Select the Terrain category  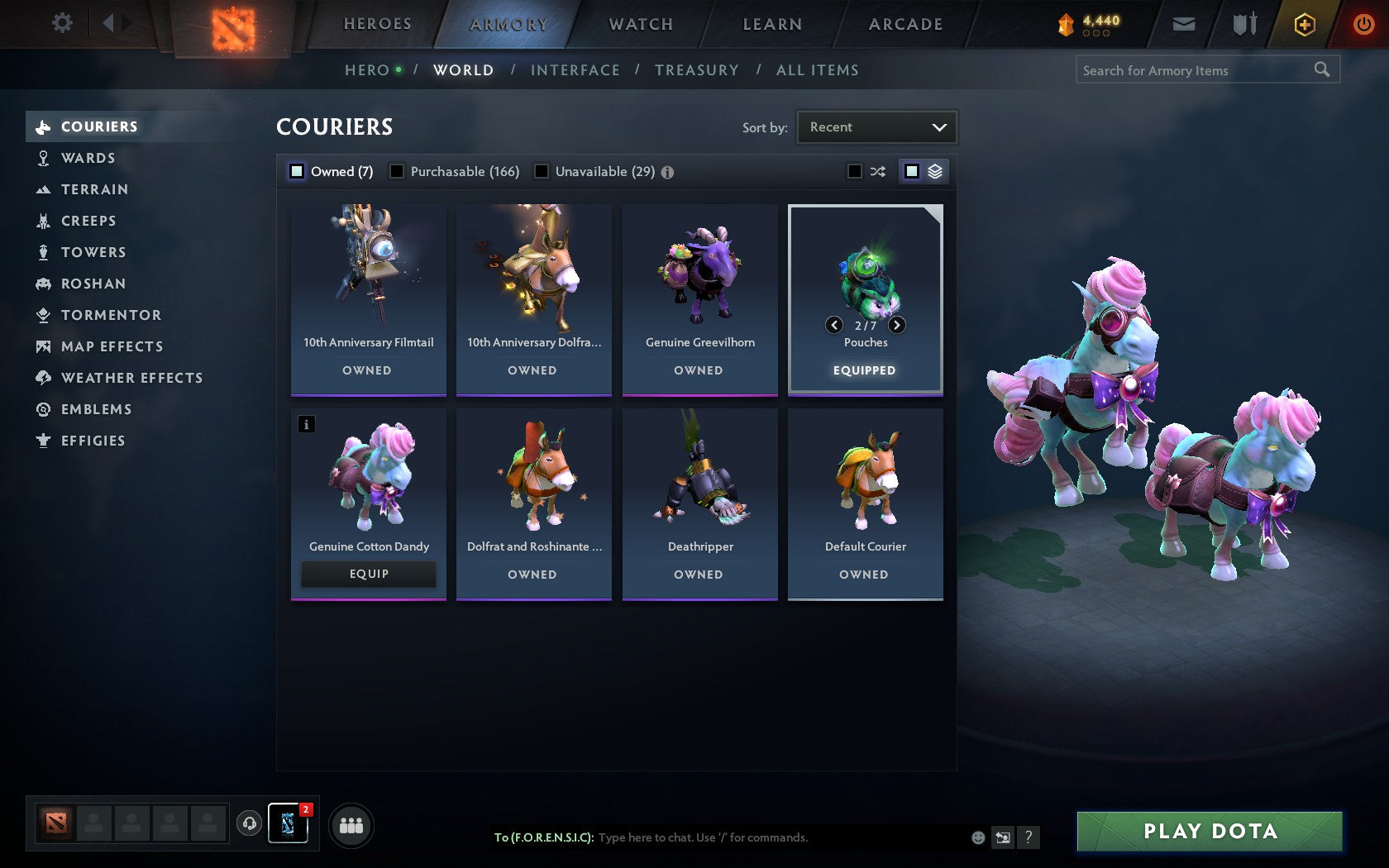[x=93, y=189]
